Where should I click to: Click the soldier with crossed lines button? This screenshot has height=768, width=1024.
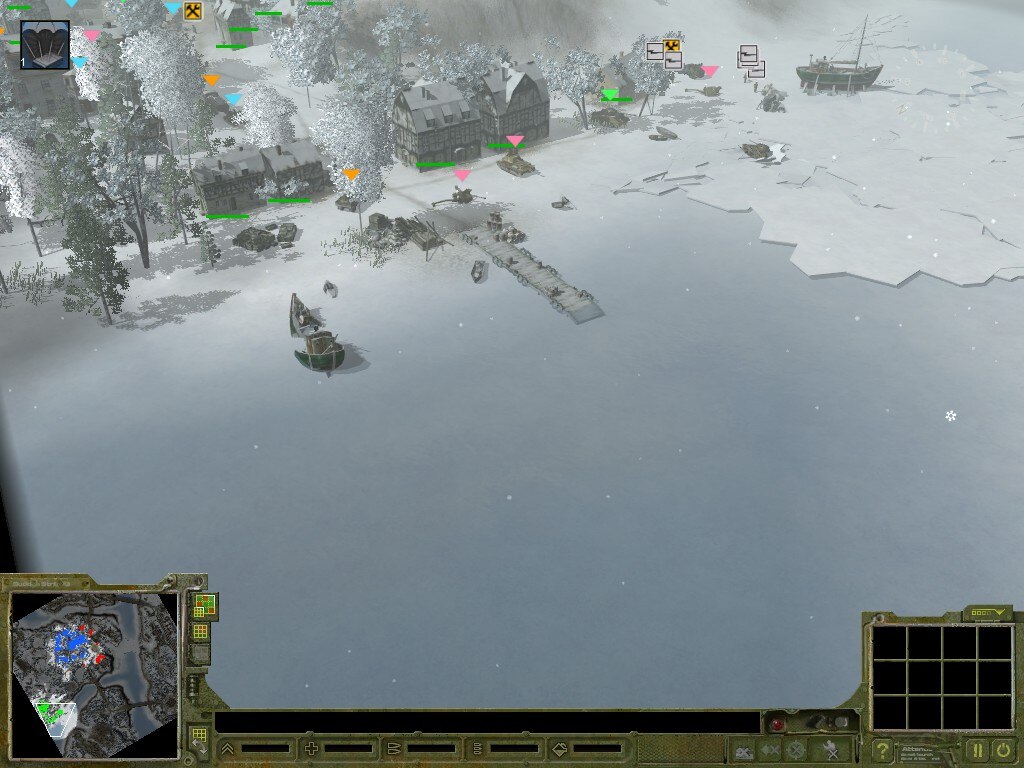click(x=829, y=750)
